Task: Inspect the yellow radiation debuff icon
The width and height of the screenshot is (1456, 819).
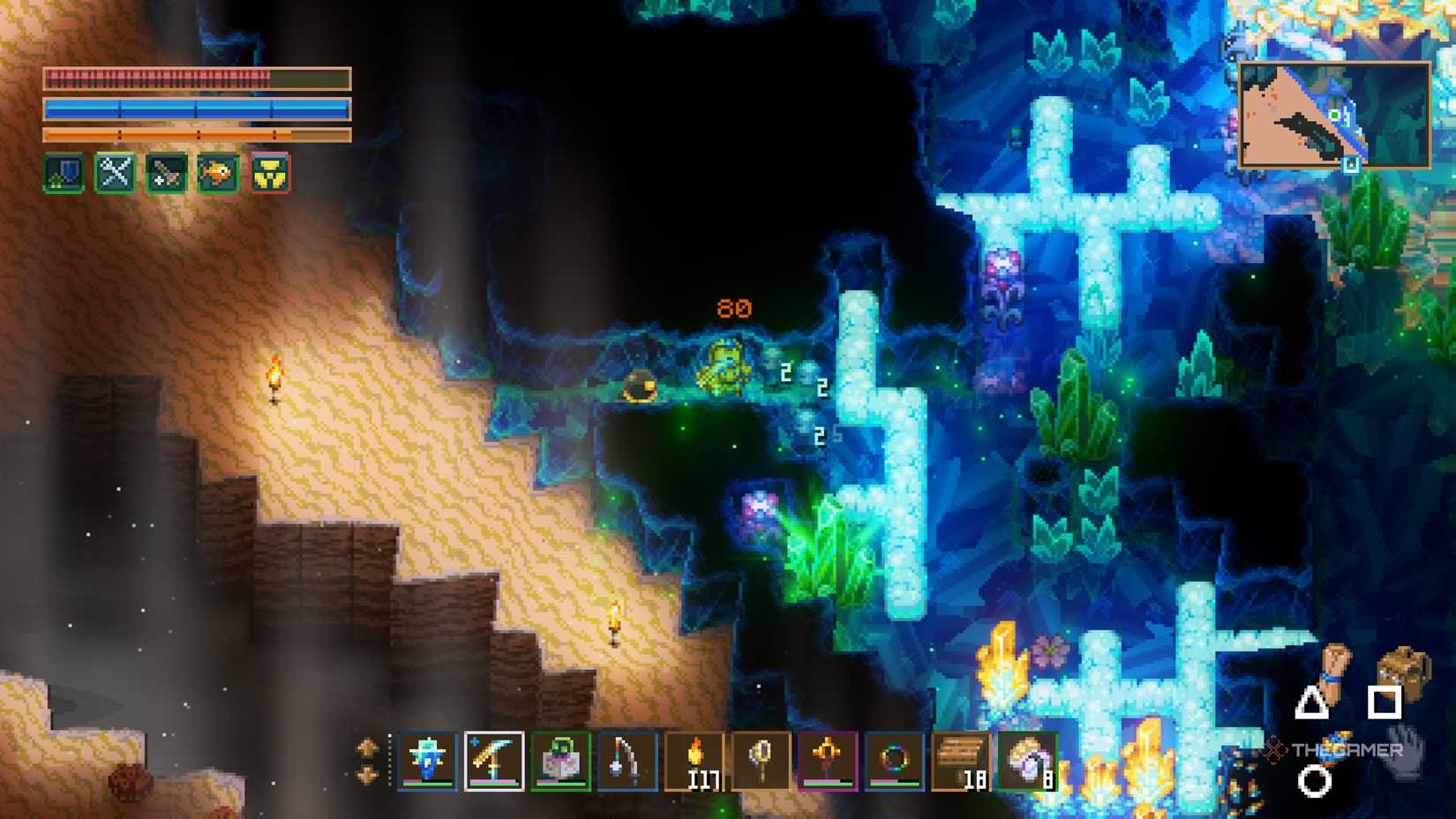Action: click(x=270, y=173)
